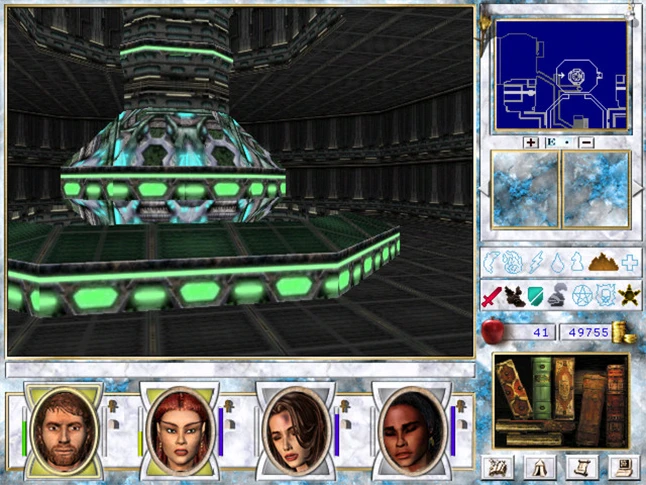The width and height of the screenshot is (646, 485).
Task: Click the water droplet spell icon
Action: (557, 264)
